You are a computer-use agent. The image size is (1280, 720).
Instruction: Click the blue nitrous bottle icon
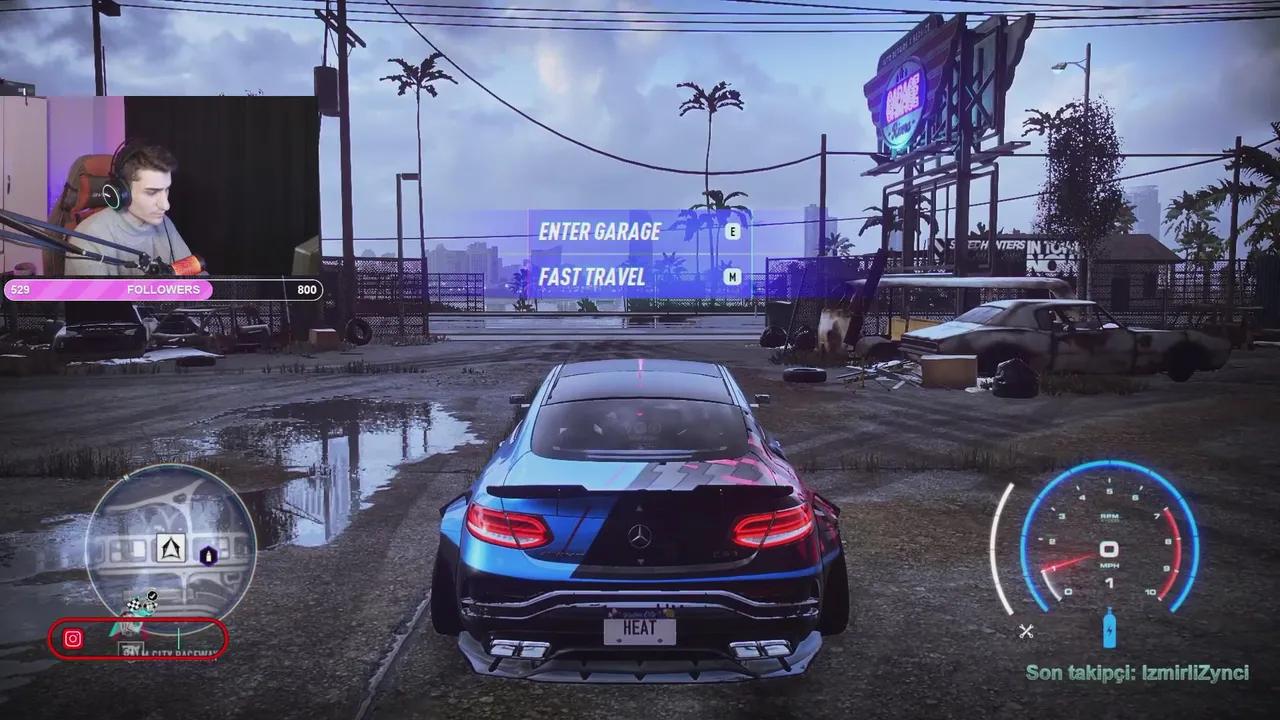1109,628
